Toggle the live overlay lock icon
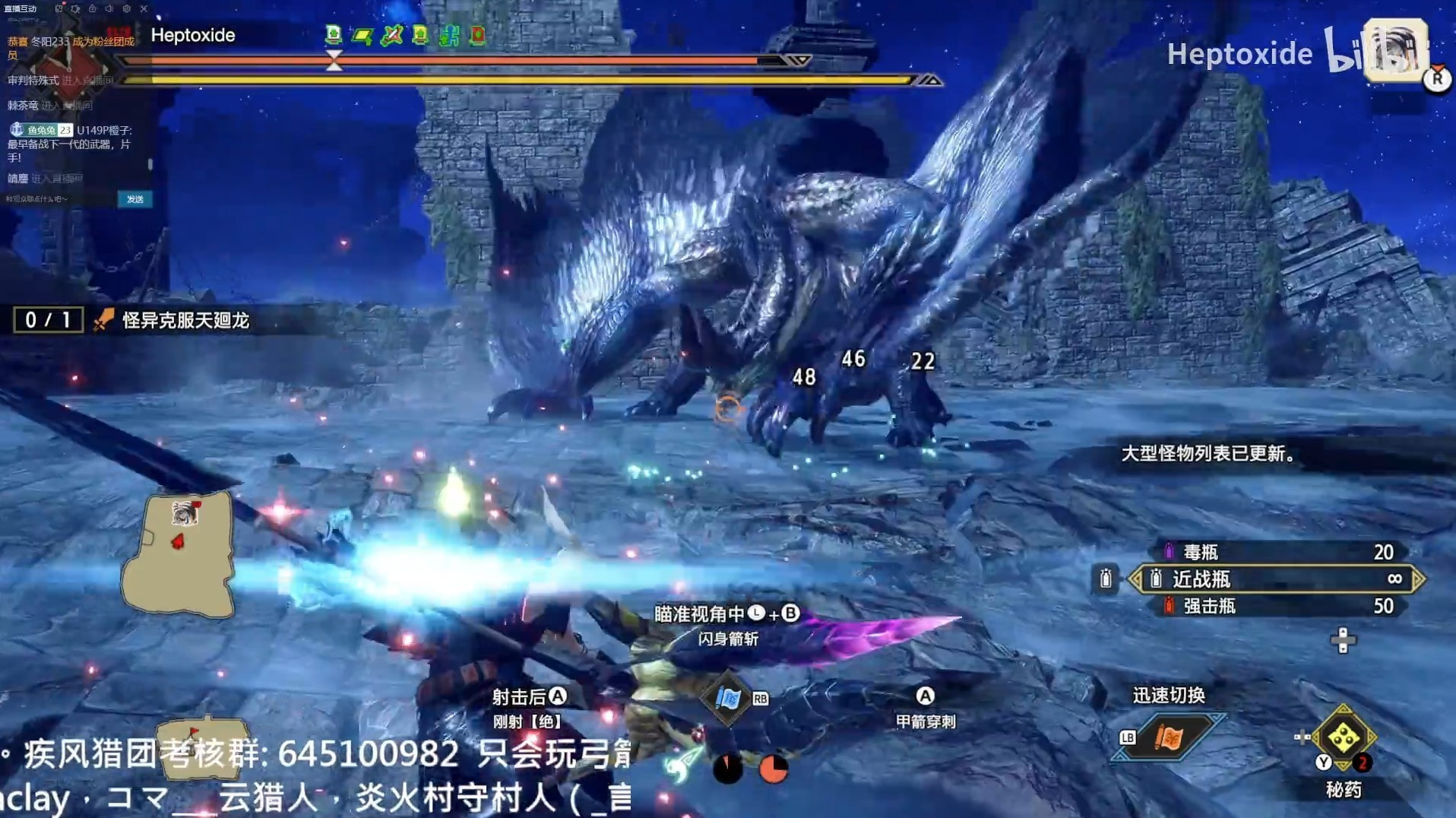The image size is (1456, 818). click(x=92, y=9)
